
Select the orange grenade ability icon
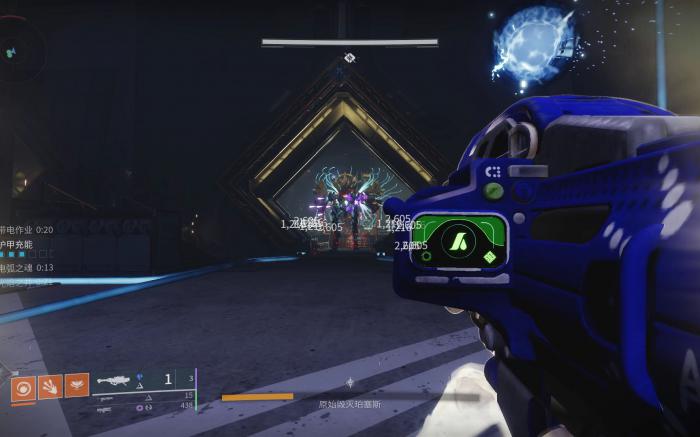tap(23, 386)
